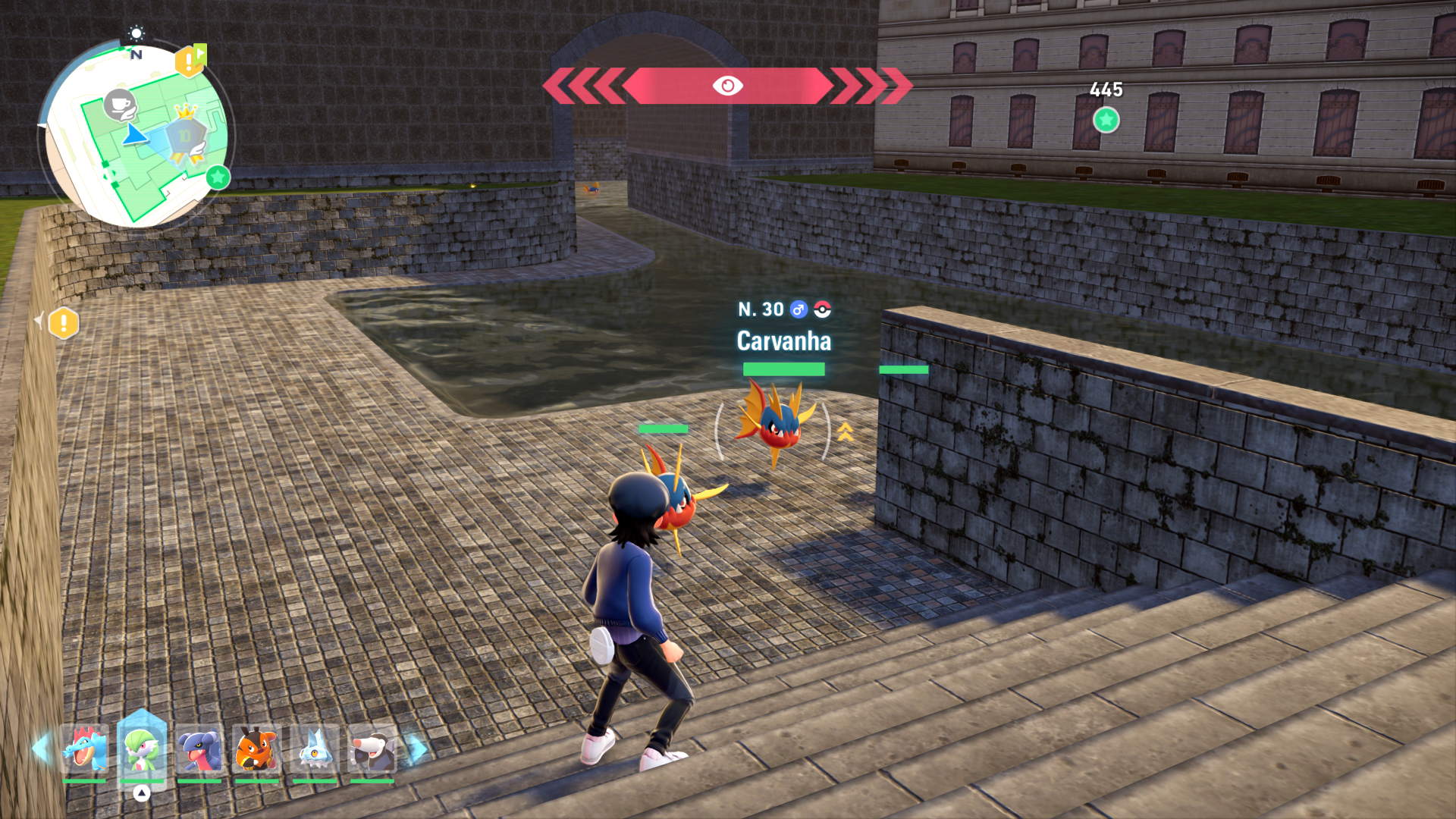Click the red eye alert banner
Viewport: 1456px width, 819px height.
click(727, 86)
